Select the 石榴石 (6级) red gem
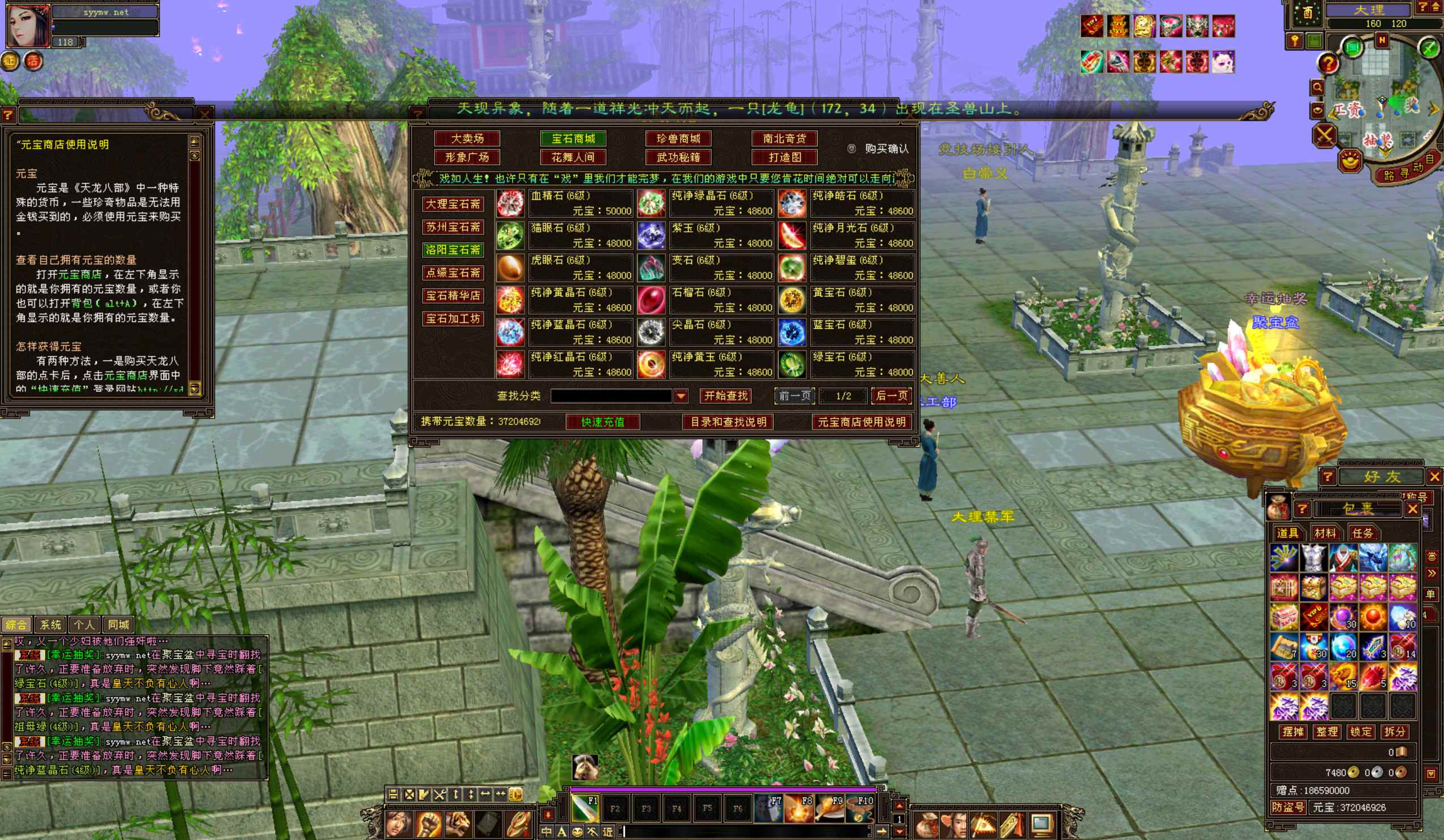Viewport: 1444px width, 840px height. pyautogui.click(x=651, y=300)
